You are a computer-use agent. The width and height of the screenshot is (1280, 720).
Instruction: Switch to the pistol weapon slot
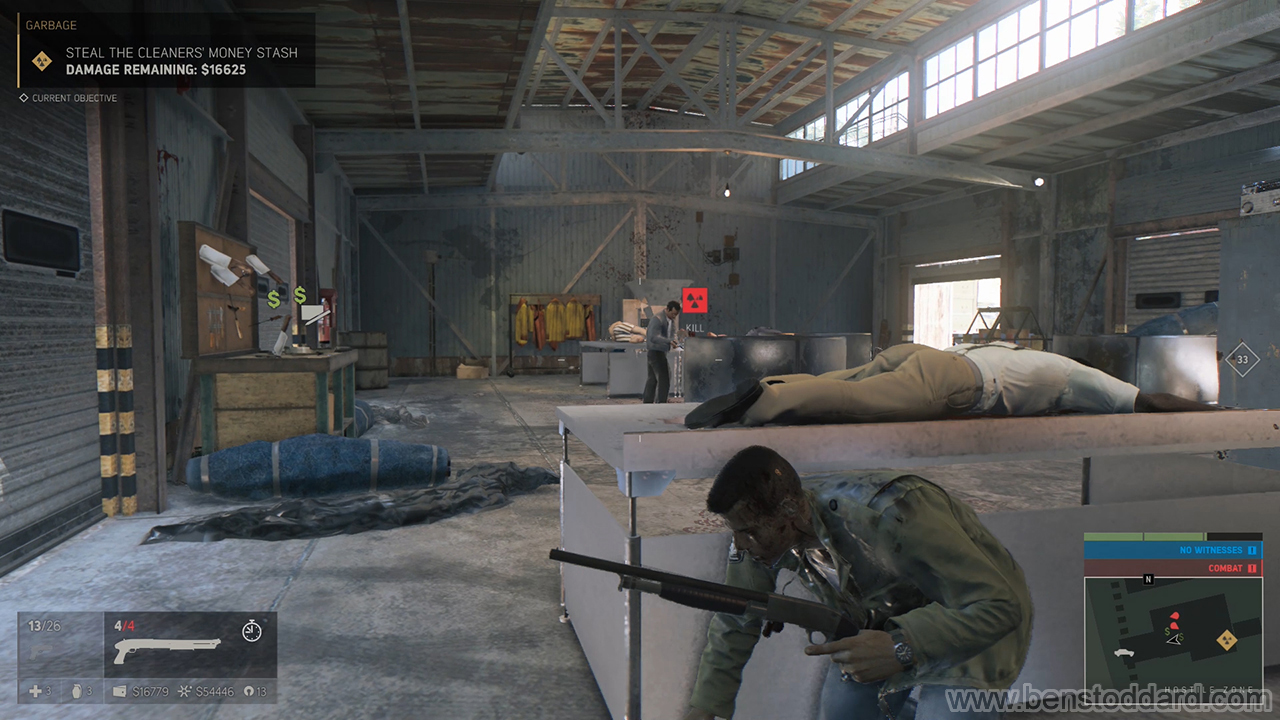tap(60, 645)
